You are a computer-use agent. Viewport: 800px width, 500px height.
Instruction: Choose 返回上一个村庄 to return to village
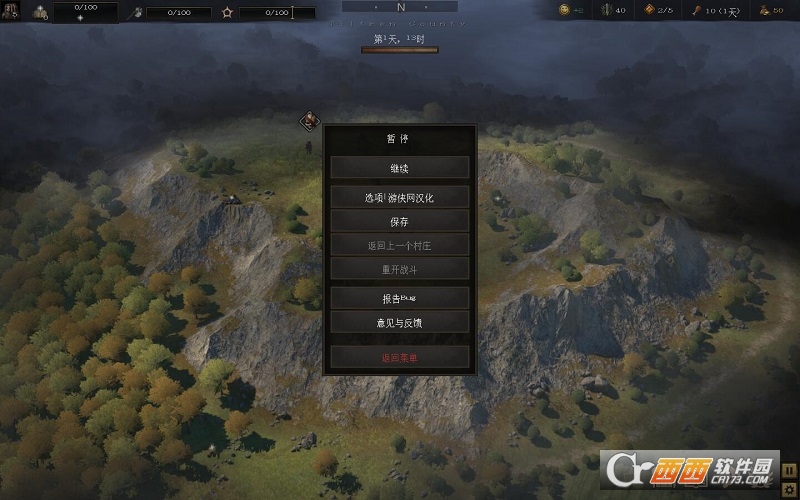click(400, 246)
